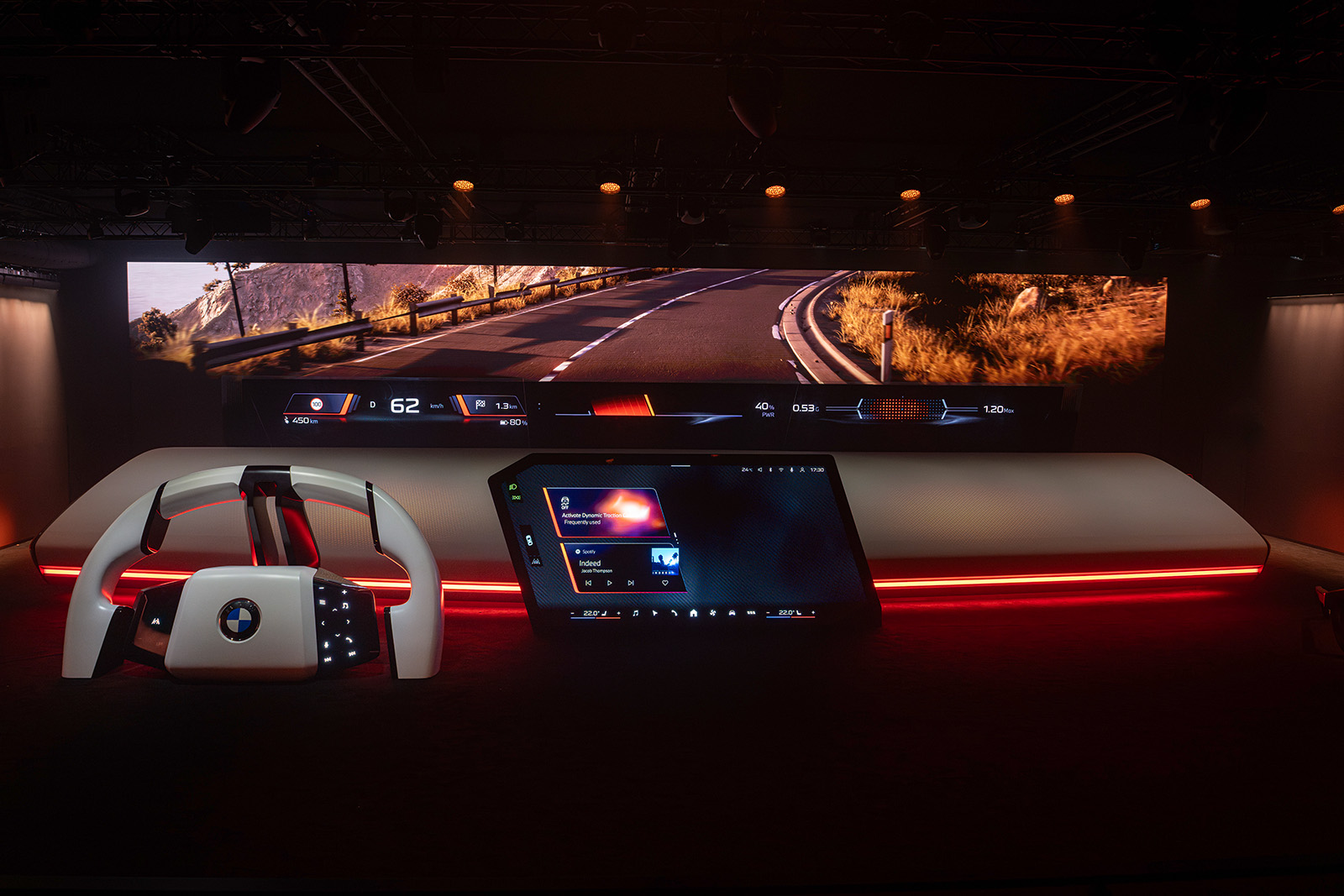Open the music note media menu
Screen dimensions: 1344x896
635,614
